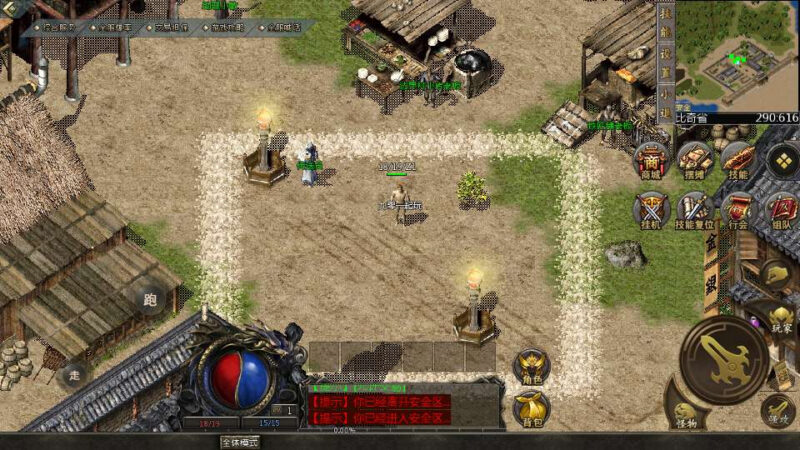Tap the 技能复位 skill reset icon
Screen dimensions: 800x450
pos(694,211)
